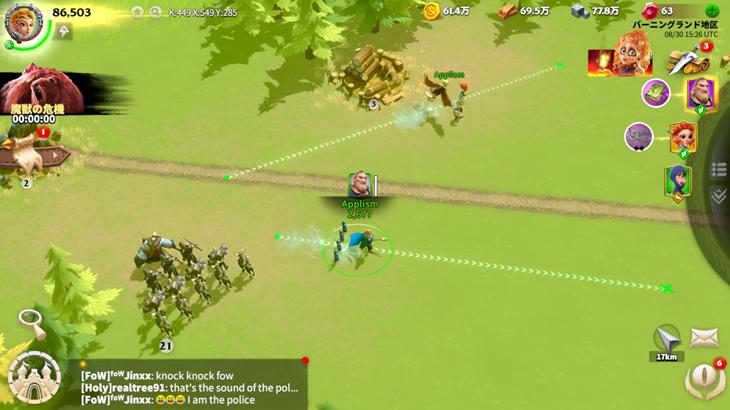Open the beast crisis event banner

point(40,95)
